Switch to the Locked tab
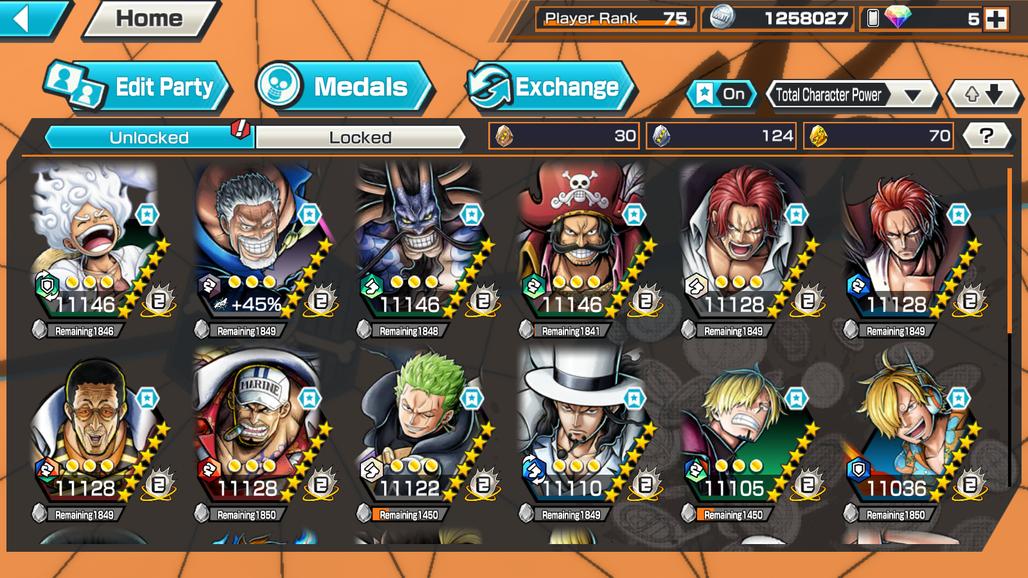The height and width of the screenshot is (578, 1028). tap(360, 137)
